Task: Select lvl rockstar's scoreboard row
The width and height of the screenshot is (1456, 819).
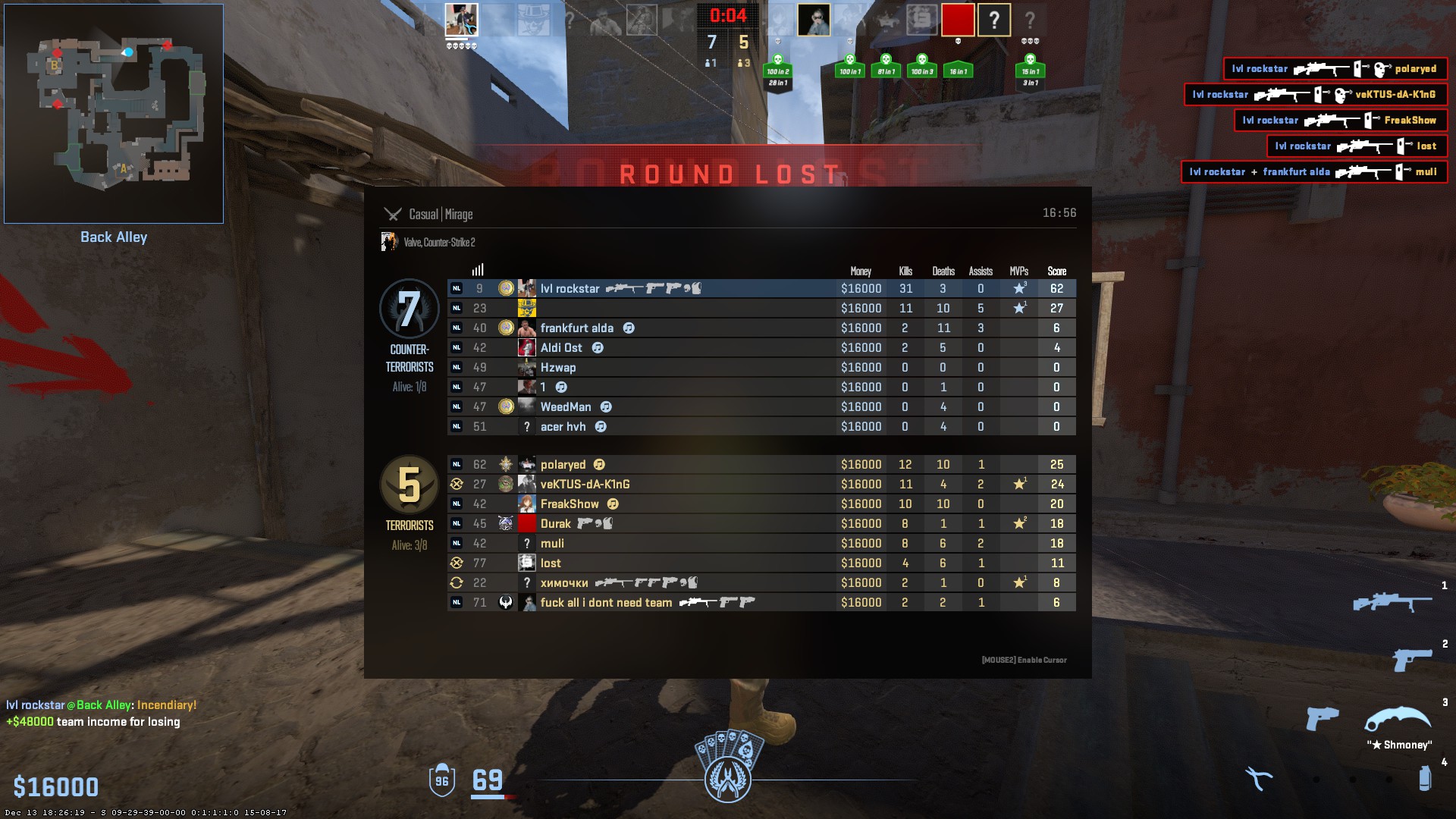Action: tap(570, 289)
